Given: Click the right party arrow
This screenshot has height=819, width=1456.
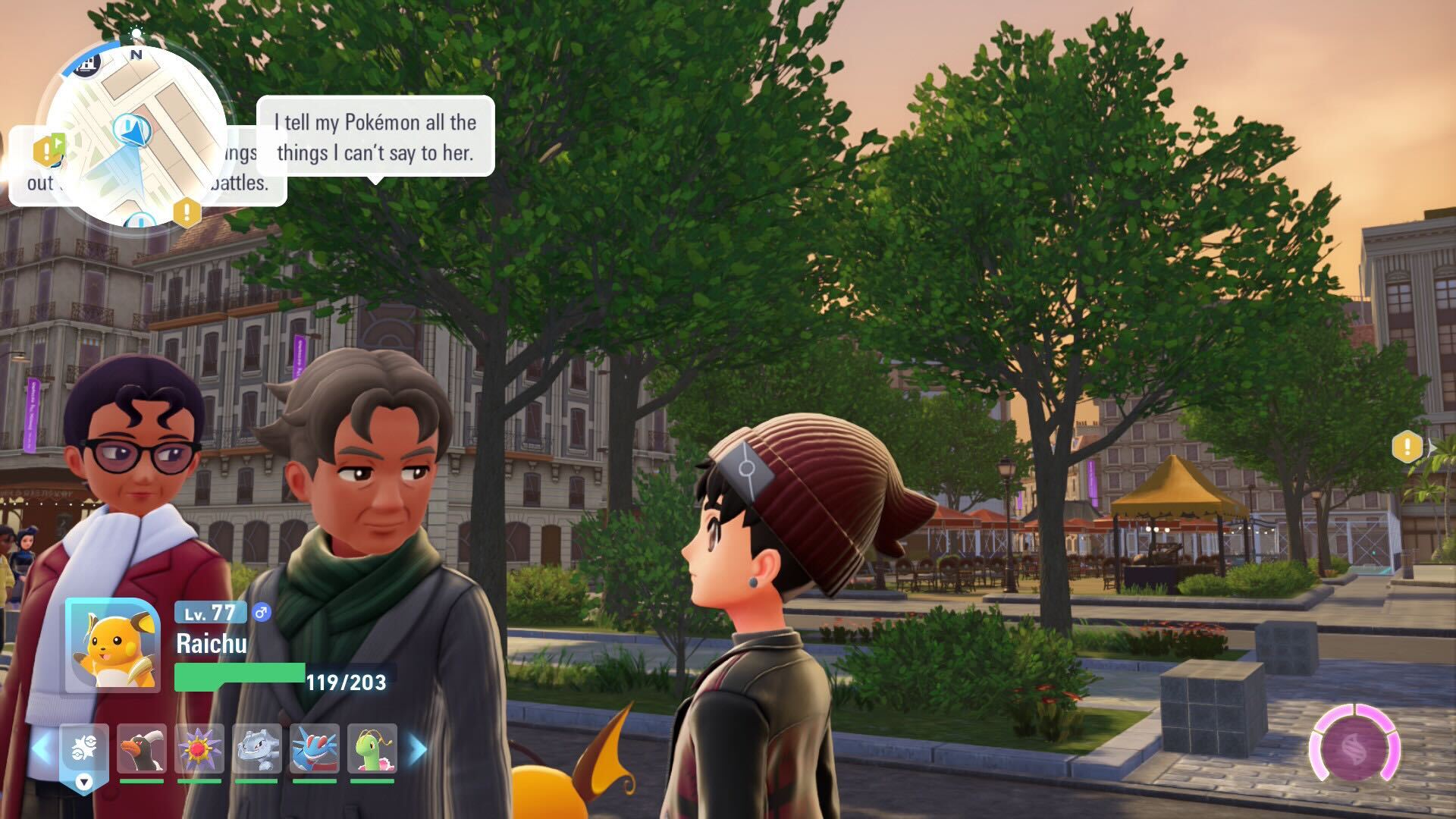Looking at the screenshot, I should tap(418, 749).
